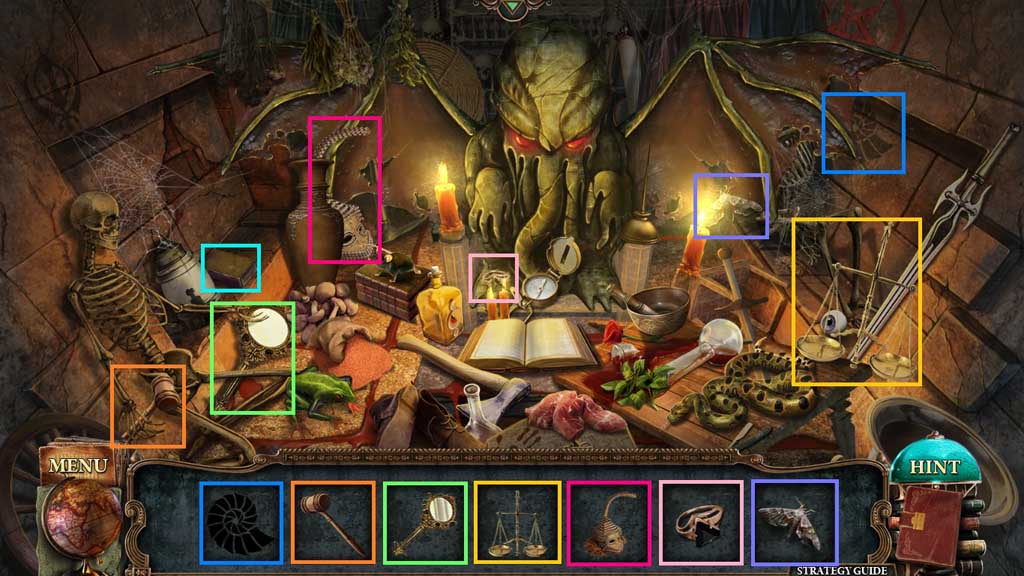
Task: Select the wooden gavel item slot
Action: pos(333,523)
